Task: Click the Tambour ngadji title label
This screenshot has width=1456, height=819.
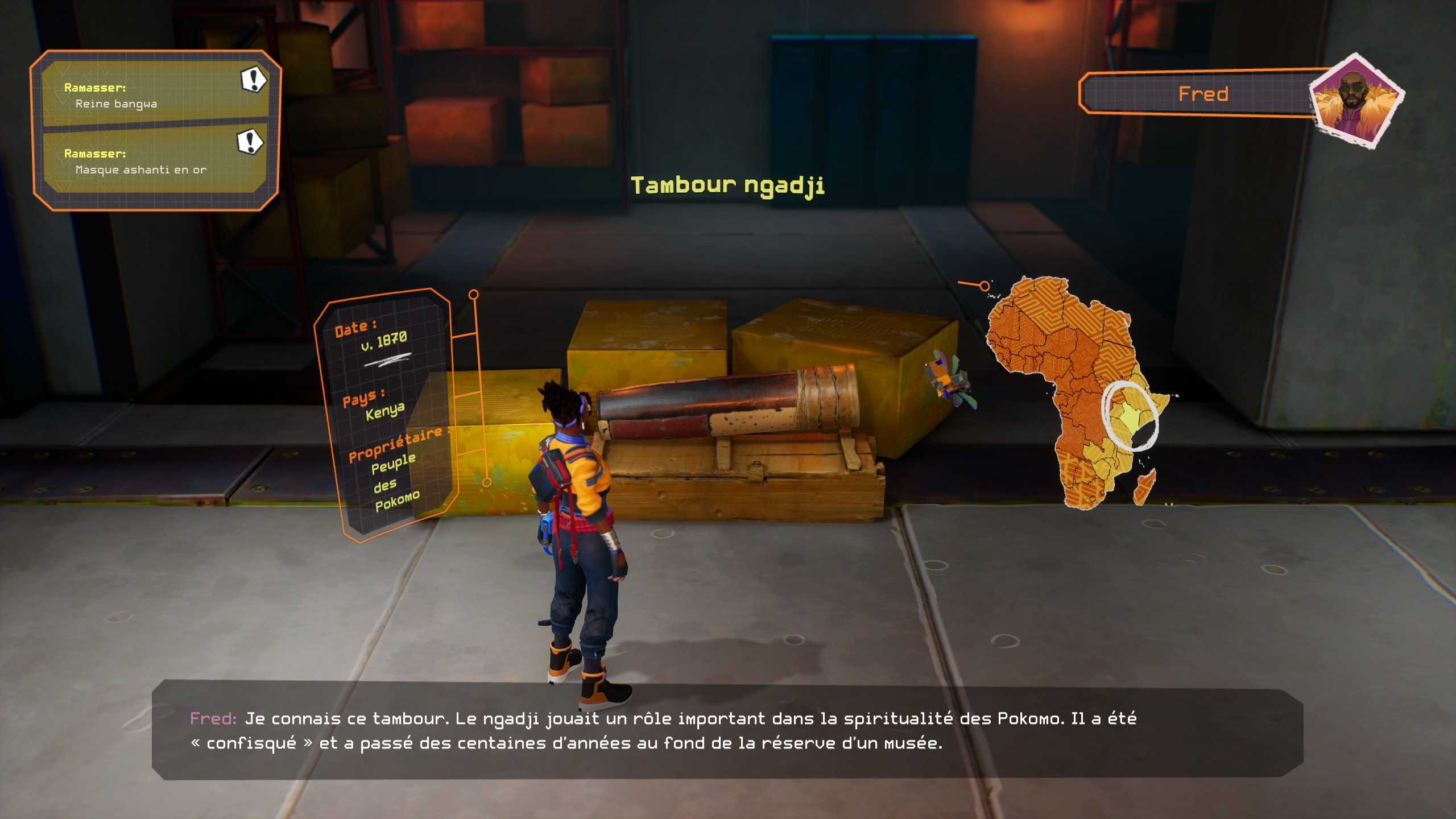Action: pos(727,185)
